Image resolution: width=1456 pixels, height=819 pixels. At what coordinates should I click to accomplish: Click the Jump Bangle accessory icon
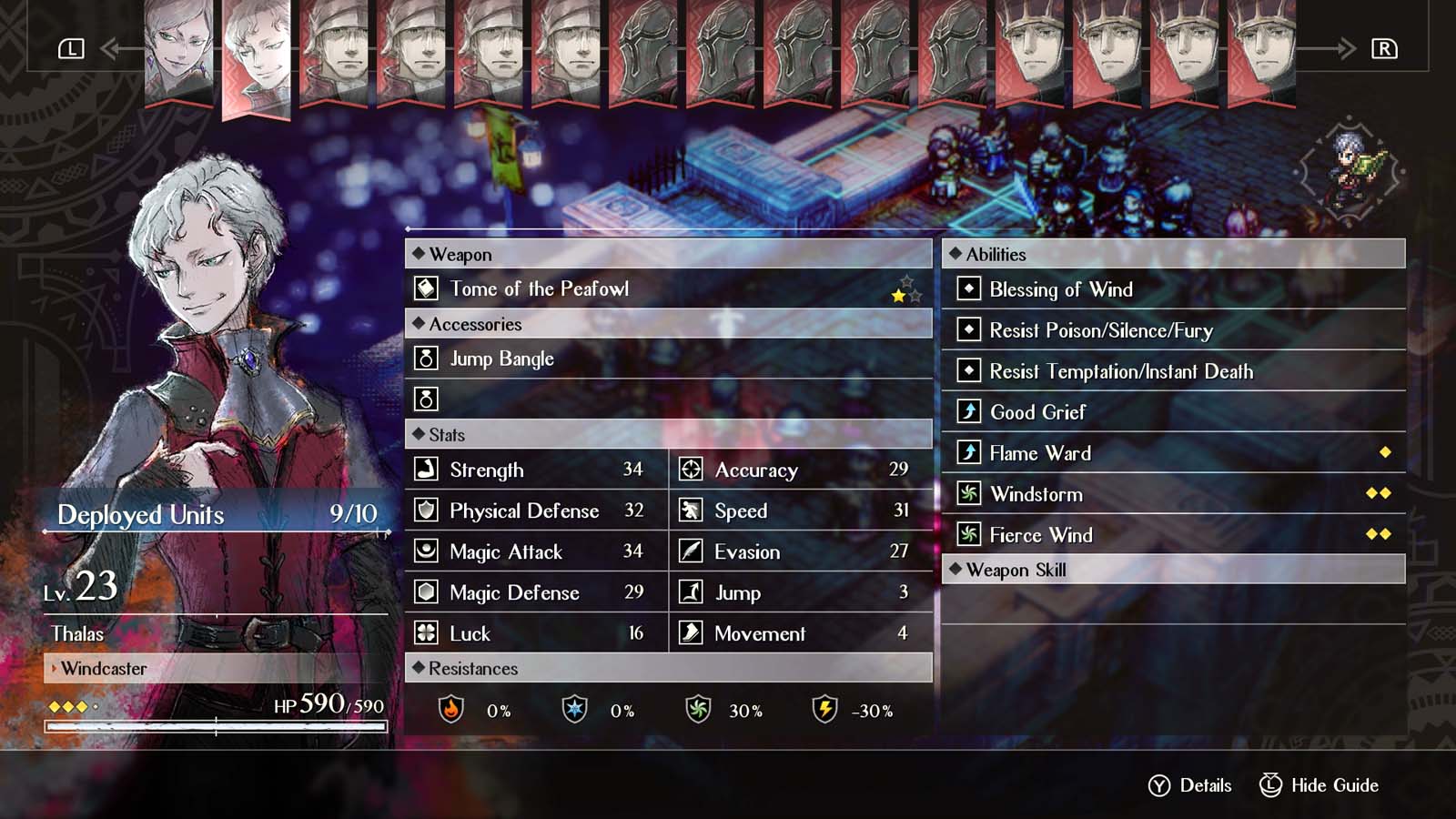click(424, 359)
